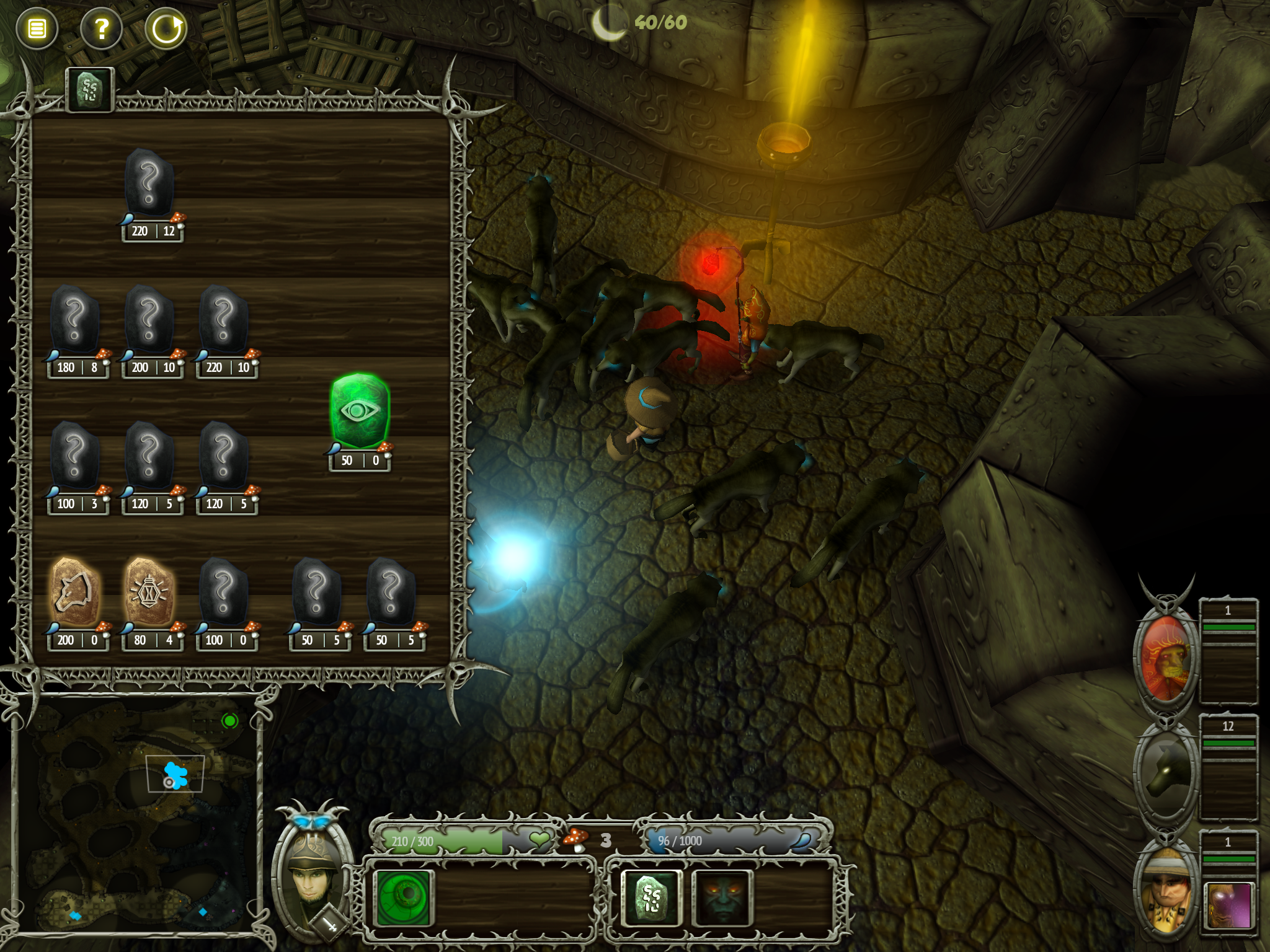The image size is (1270, 952).
Task: Select the wolf rune stone costing 200
Action: pyautogui.click(x=74, y=593)
